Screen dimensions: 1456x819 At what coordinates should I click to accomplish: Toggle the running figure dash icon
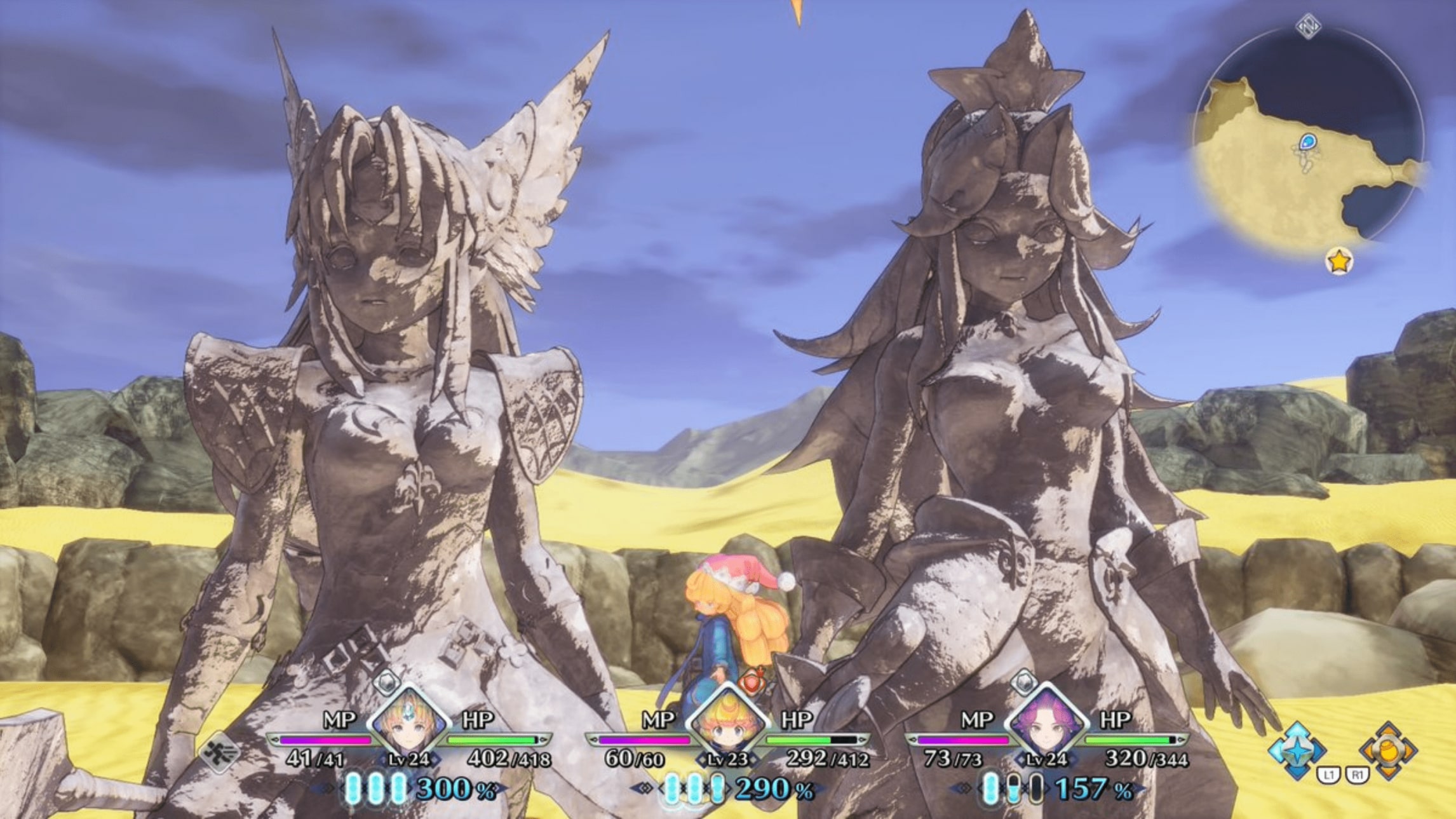[220, 753]
